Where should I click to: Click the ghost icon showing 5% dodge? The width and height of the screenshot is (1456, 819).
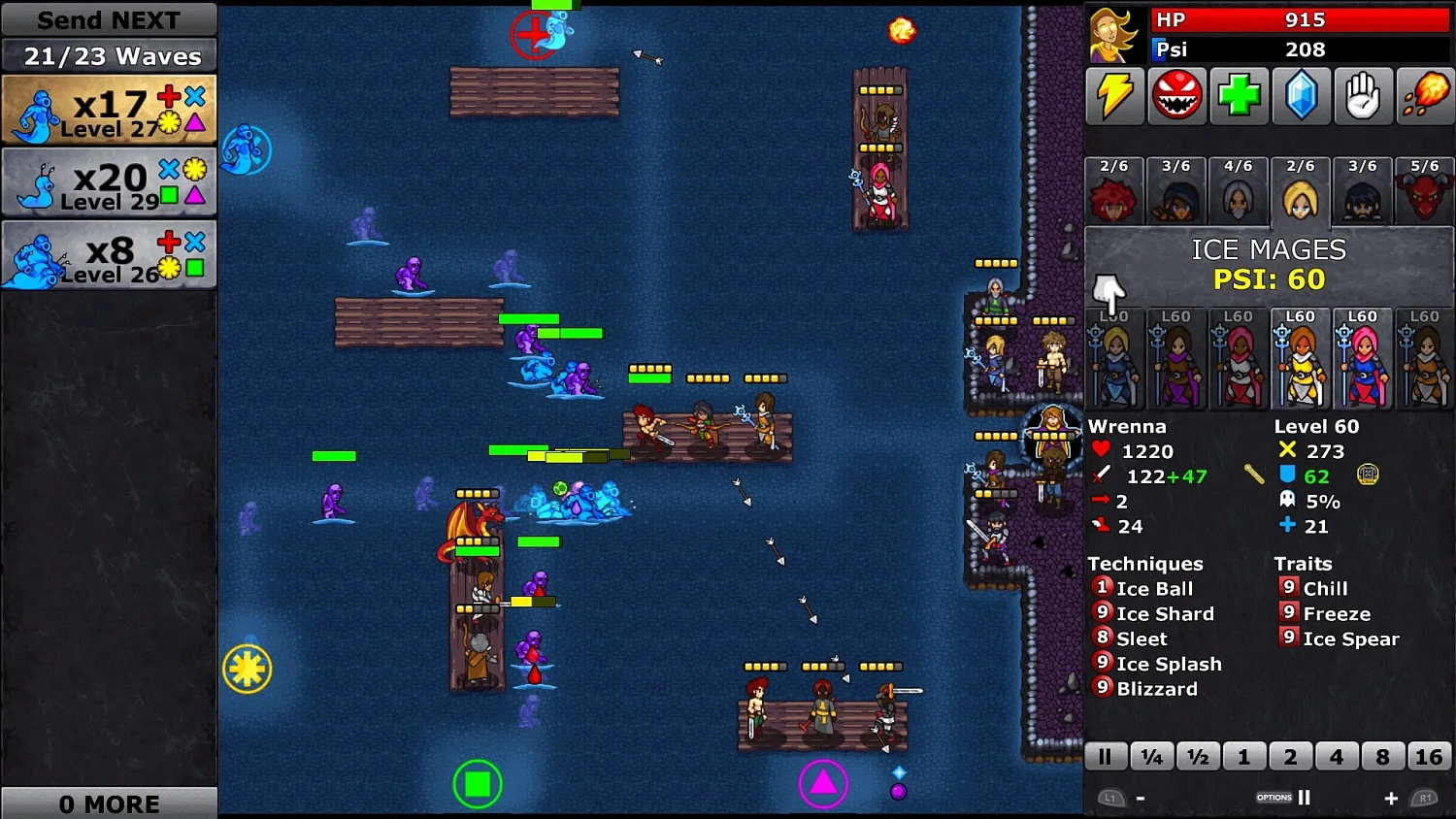point(1288,502)
